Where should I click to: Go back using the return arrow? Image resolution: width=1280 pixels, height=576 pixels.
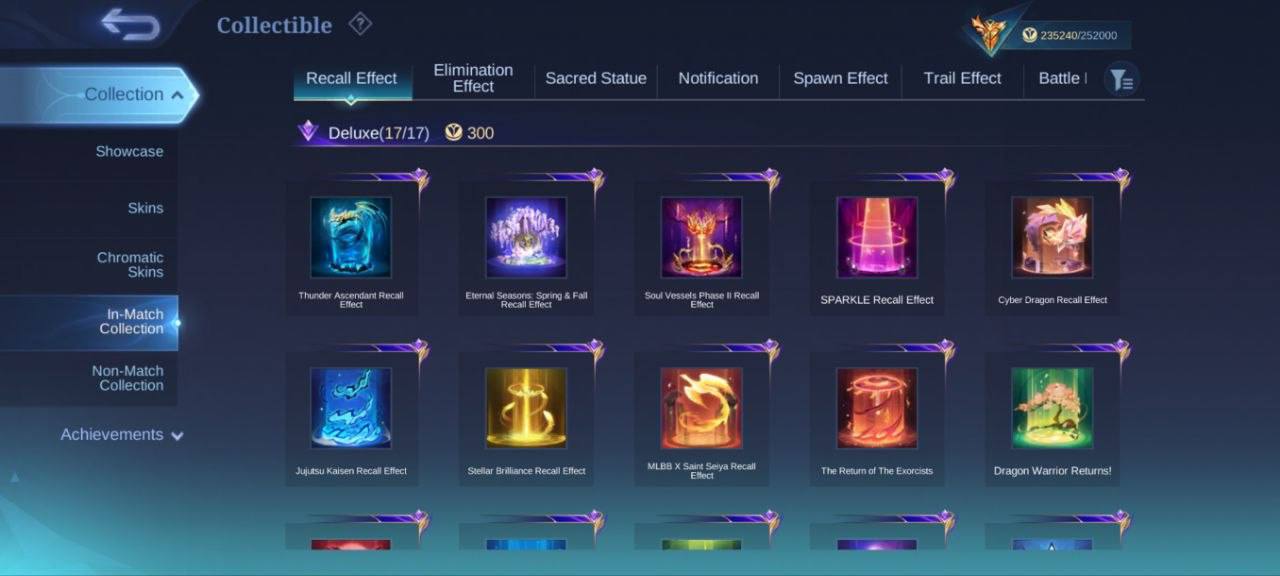coord(130,24)
